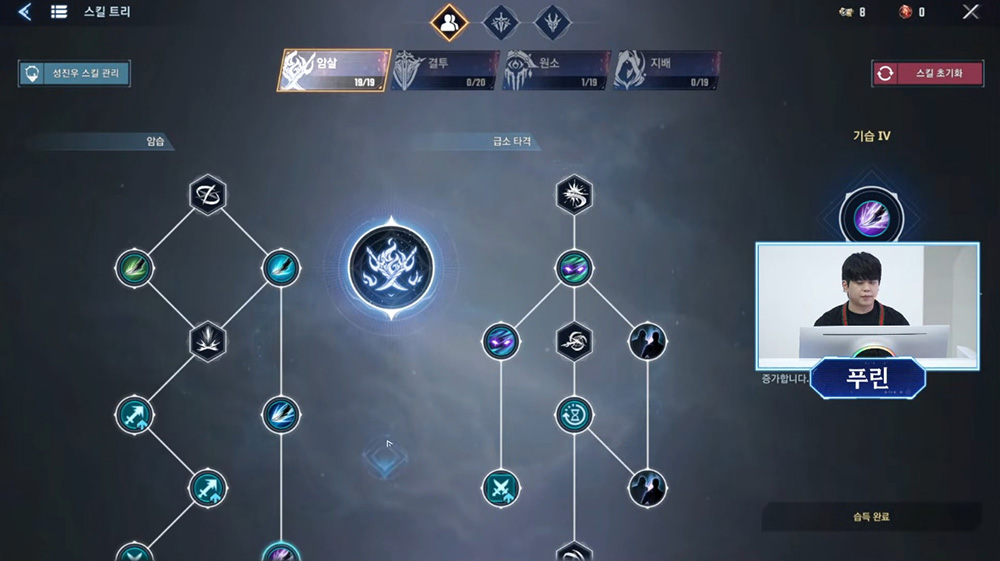Reset skills with the 스킬 초기화 button
This screenshot has height=561, width=1000.
[x=927, y=73]
